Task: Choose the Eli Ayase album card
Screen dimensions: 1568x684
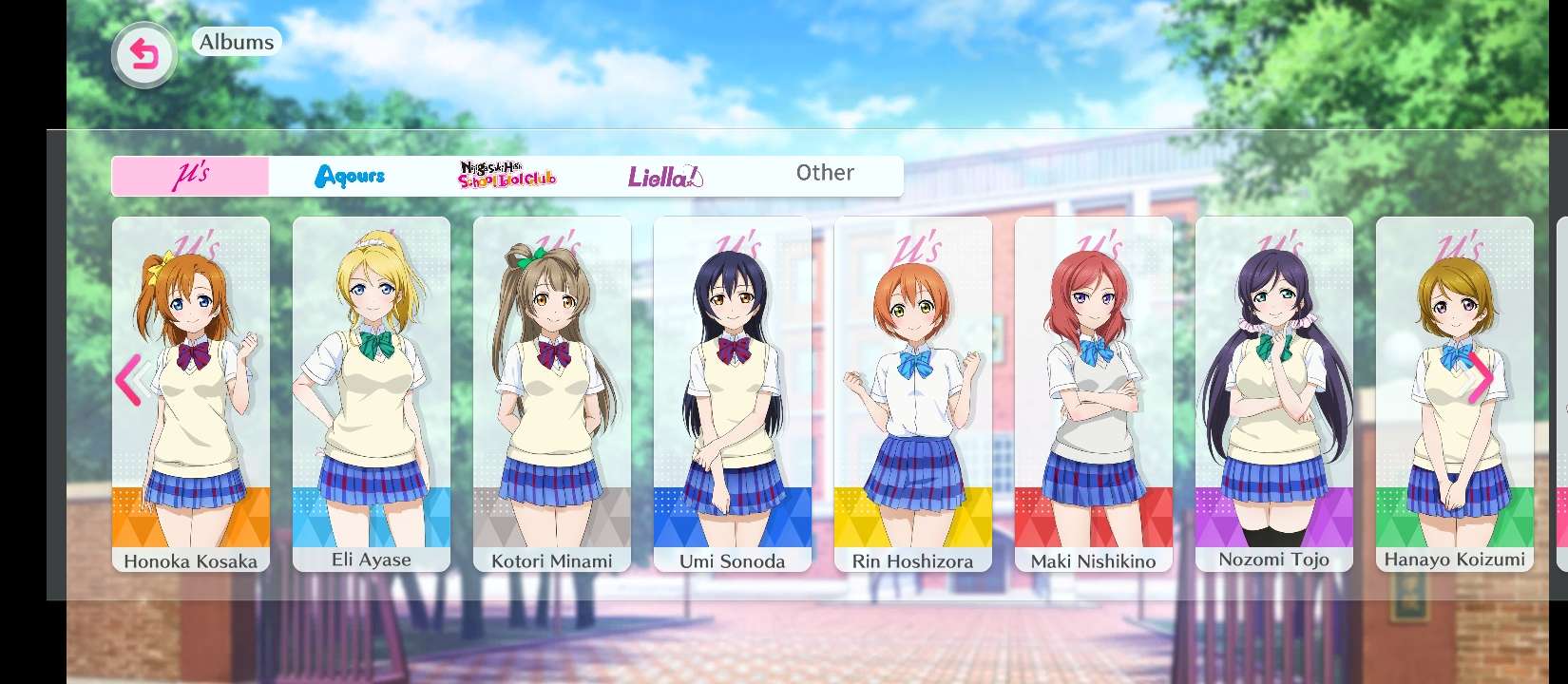Action: click(372, 394)
